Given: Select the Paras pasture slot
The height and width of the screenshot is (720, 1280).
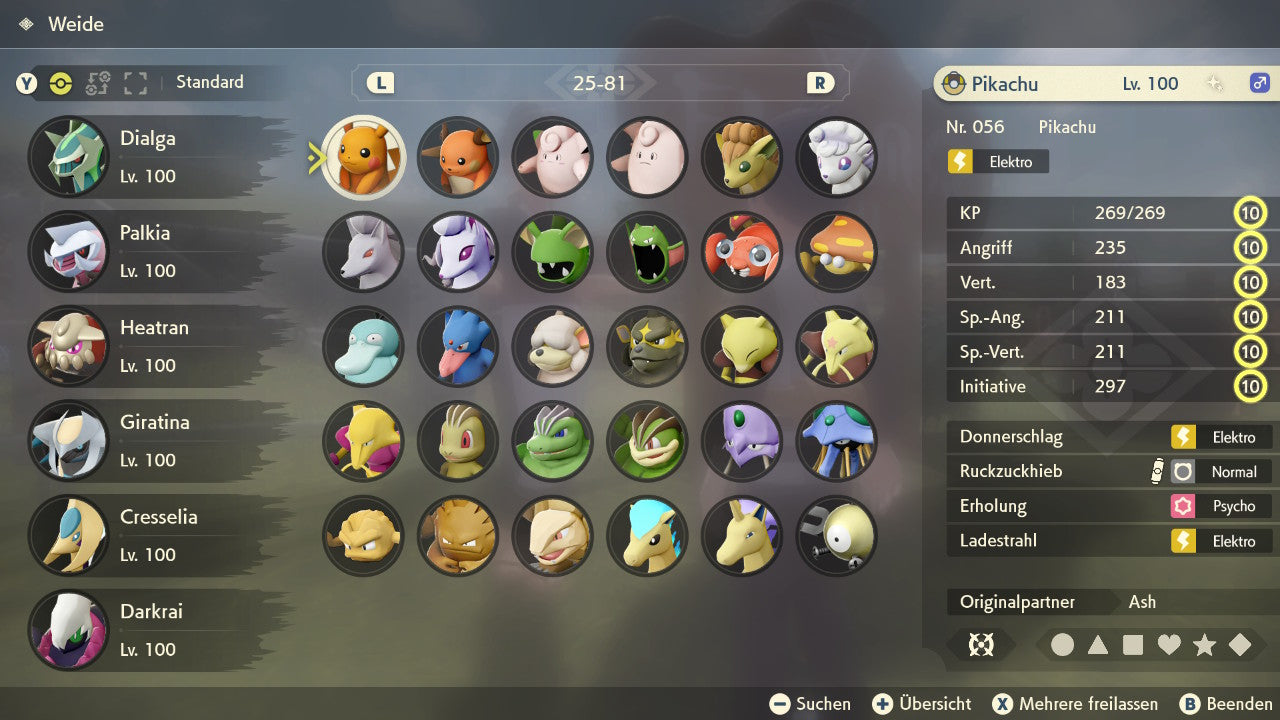Looking at the screenshot, I should [742, 251].
